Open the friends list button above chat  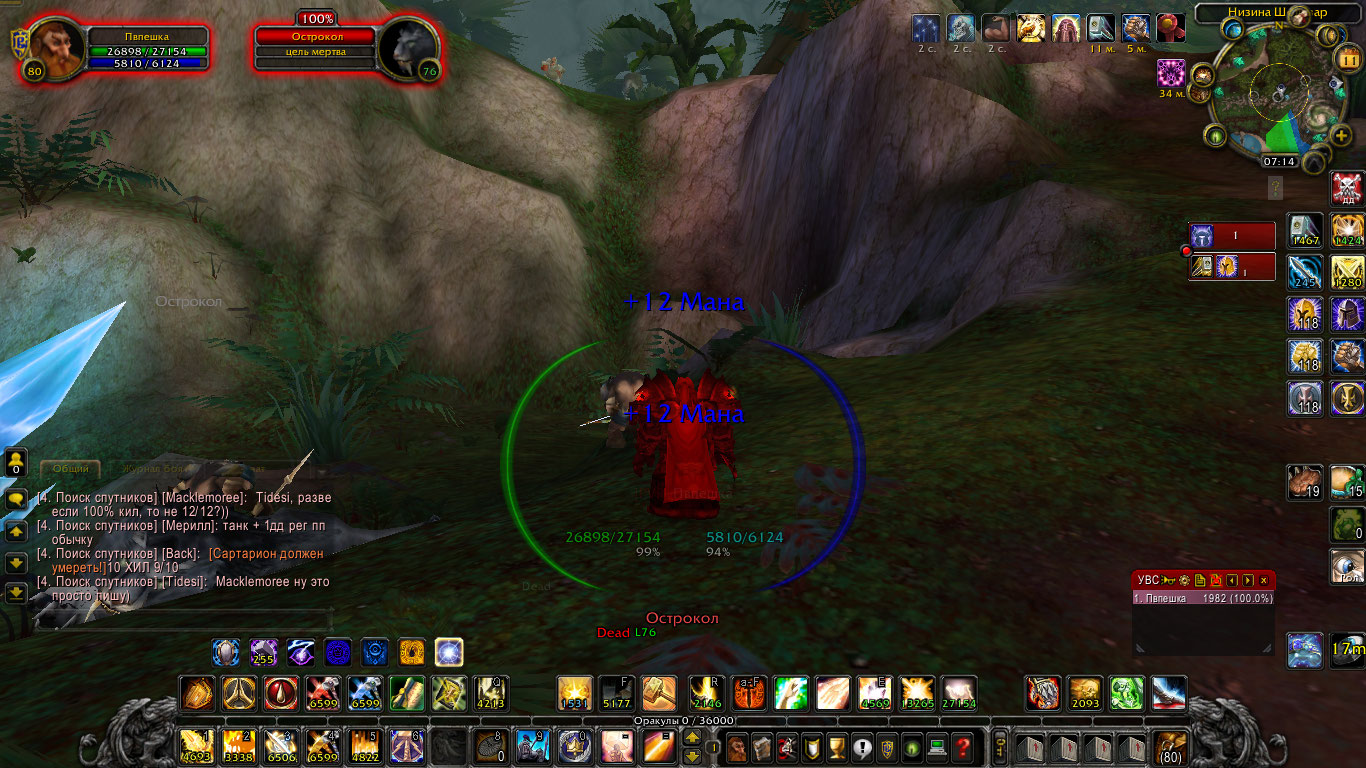pyautogui.click(x=16, y=462)
